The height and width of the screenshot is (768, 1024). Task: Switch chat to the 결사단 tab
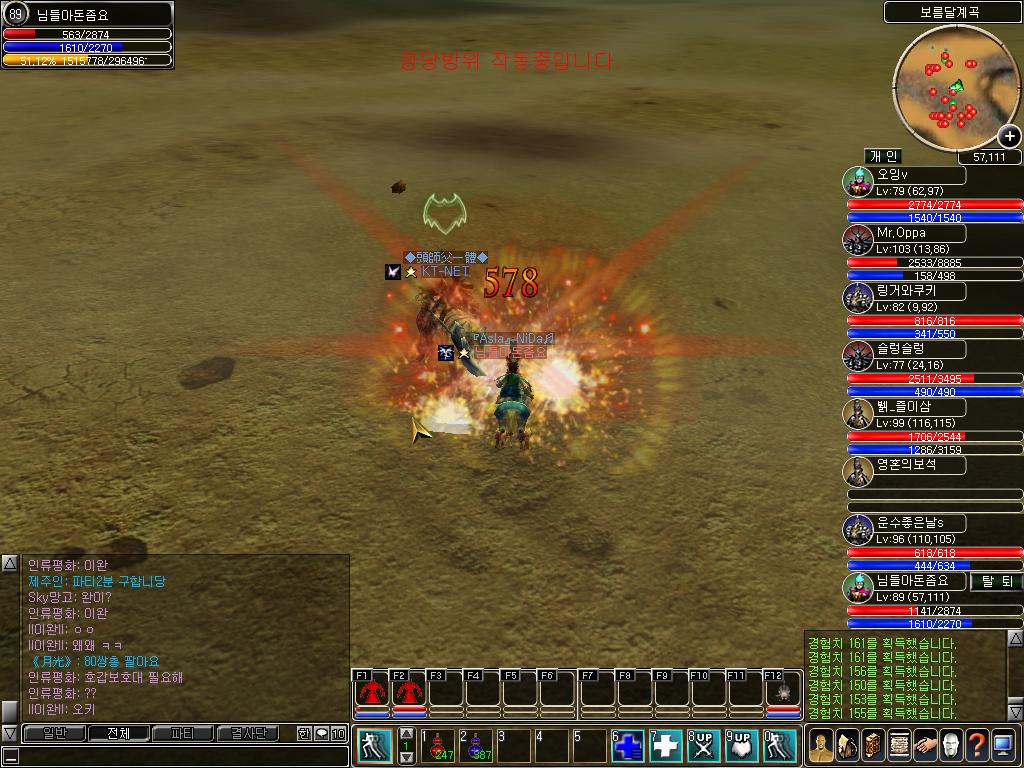coord(247,734)
